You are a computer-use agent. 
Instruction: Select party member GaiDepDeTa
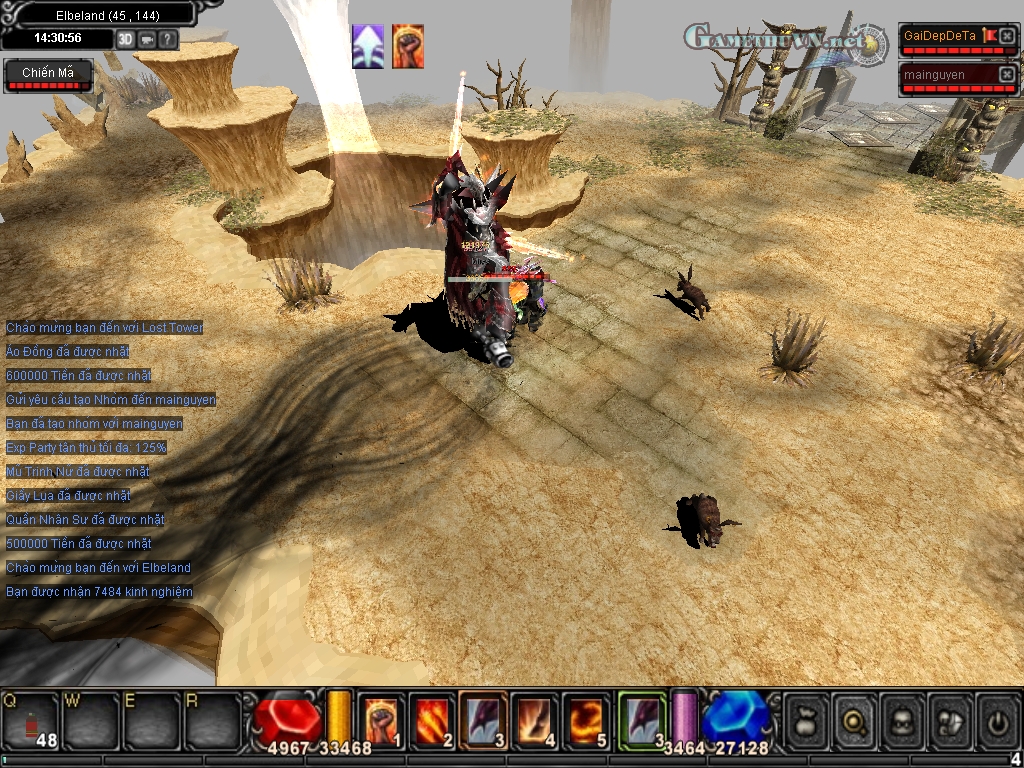[x=940, y=37]
